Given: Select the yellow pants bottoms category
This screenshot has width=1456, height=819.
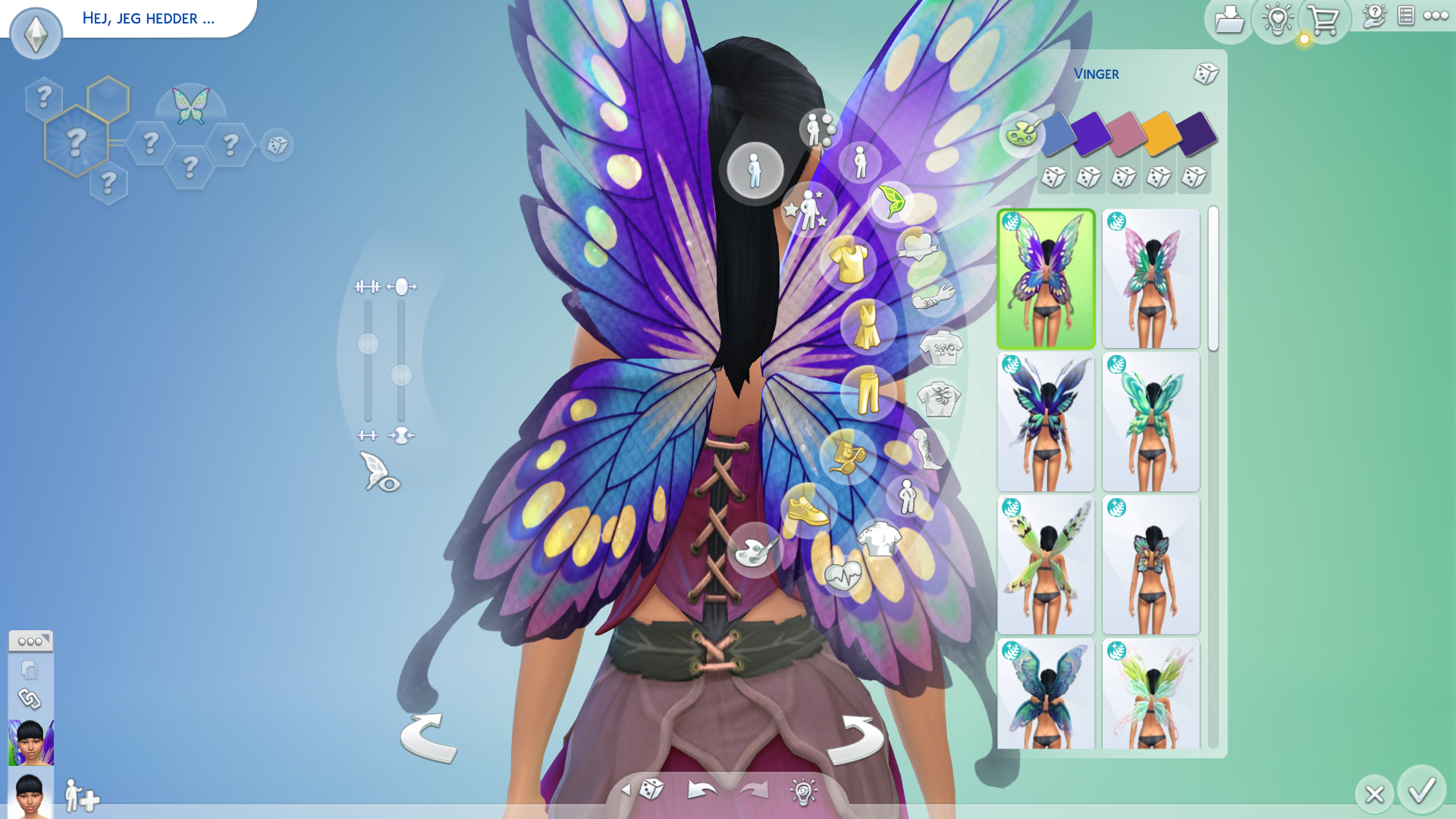Looking at the screenshot, I should pyautogui.click(x=868, y=392).
